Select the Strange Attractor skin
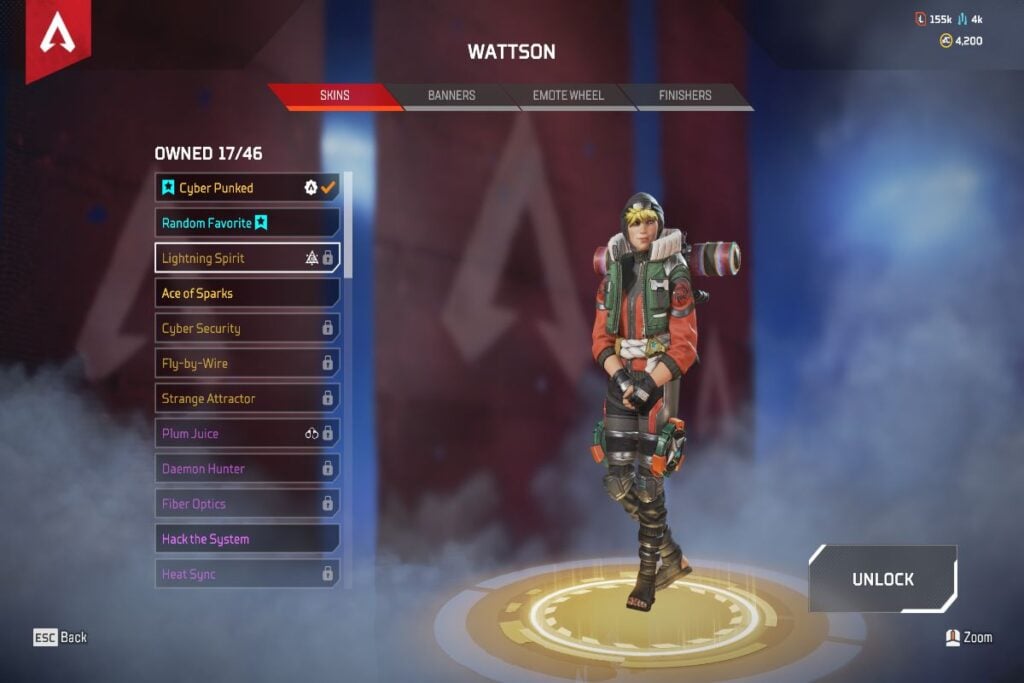 coord(247,398)
